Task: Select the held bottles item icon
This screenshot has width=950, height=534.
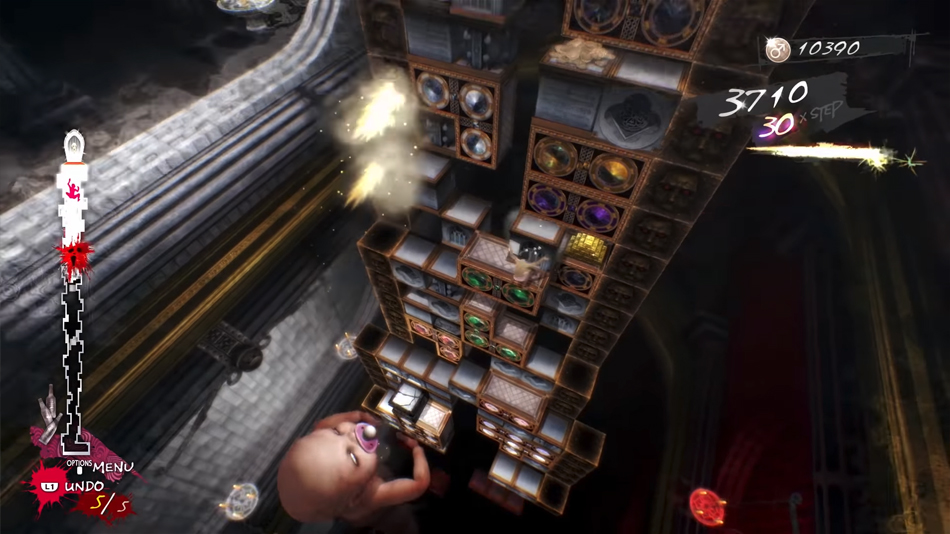Action: 47,415
